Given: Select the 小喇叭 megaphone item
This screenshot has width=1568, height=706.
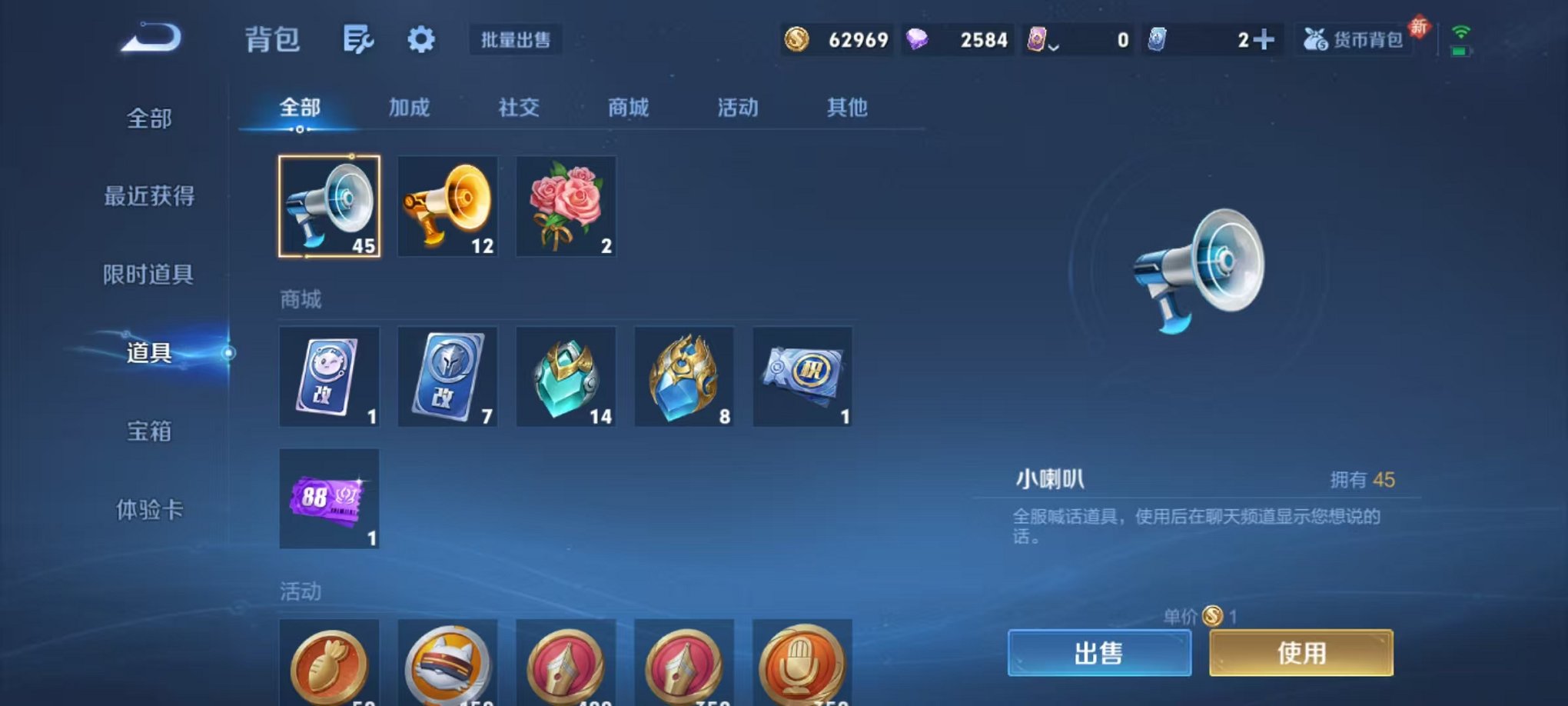Looking at the screenshot, I should pos(329,208).
